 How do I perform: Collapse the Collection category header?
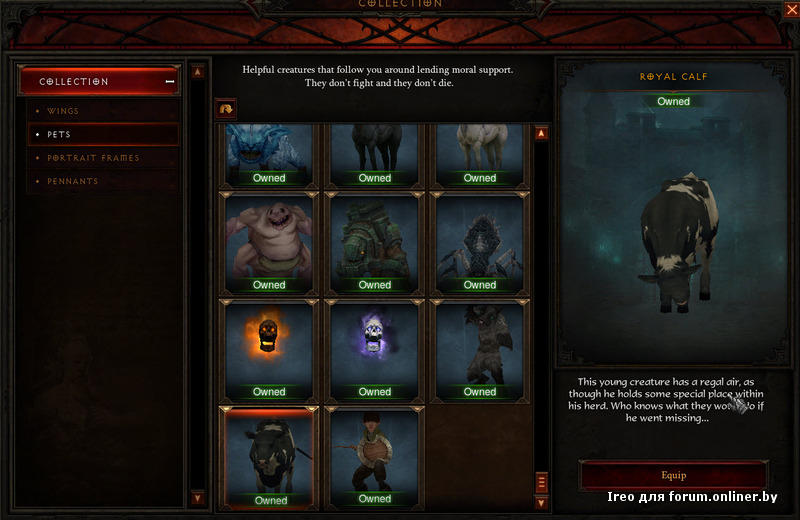point(169,82)
